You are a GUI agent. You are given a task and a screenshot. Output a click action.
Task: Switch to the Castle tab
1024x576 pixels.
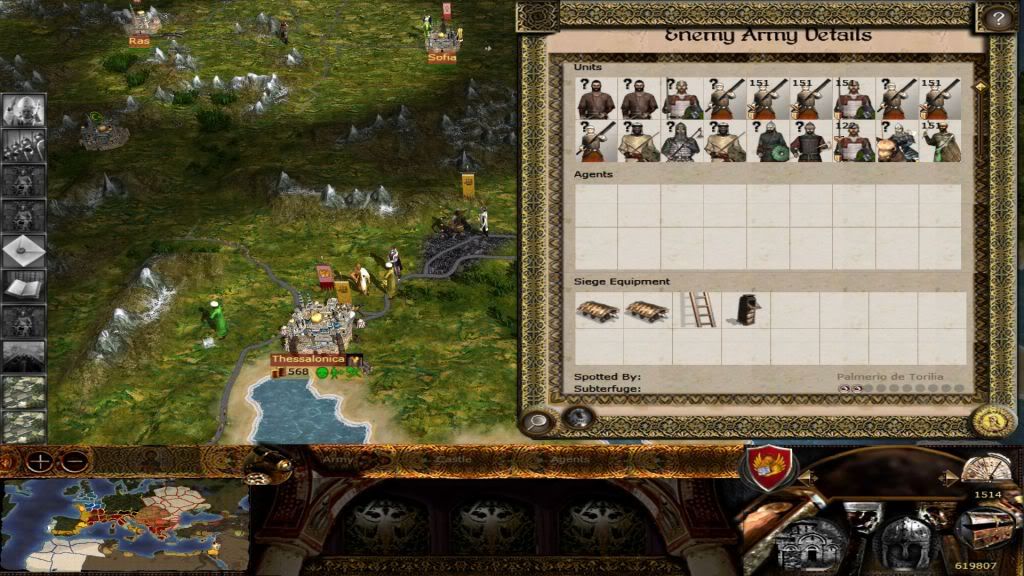(x=446, y=460)
